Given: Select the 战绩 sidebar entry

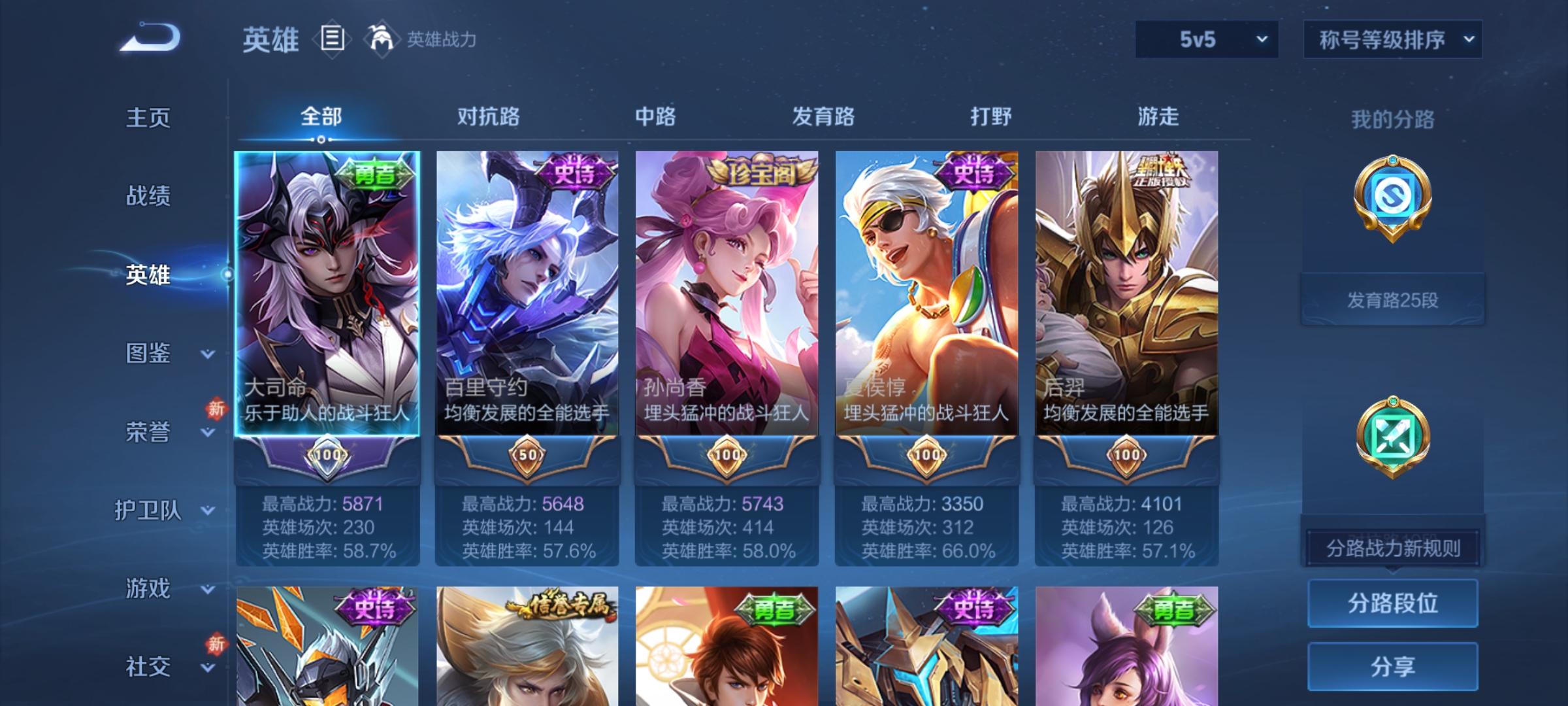Looking at the screenshot, I should coord(148,196).
